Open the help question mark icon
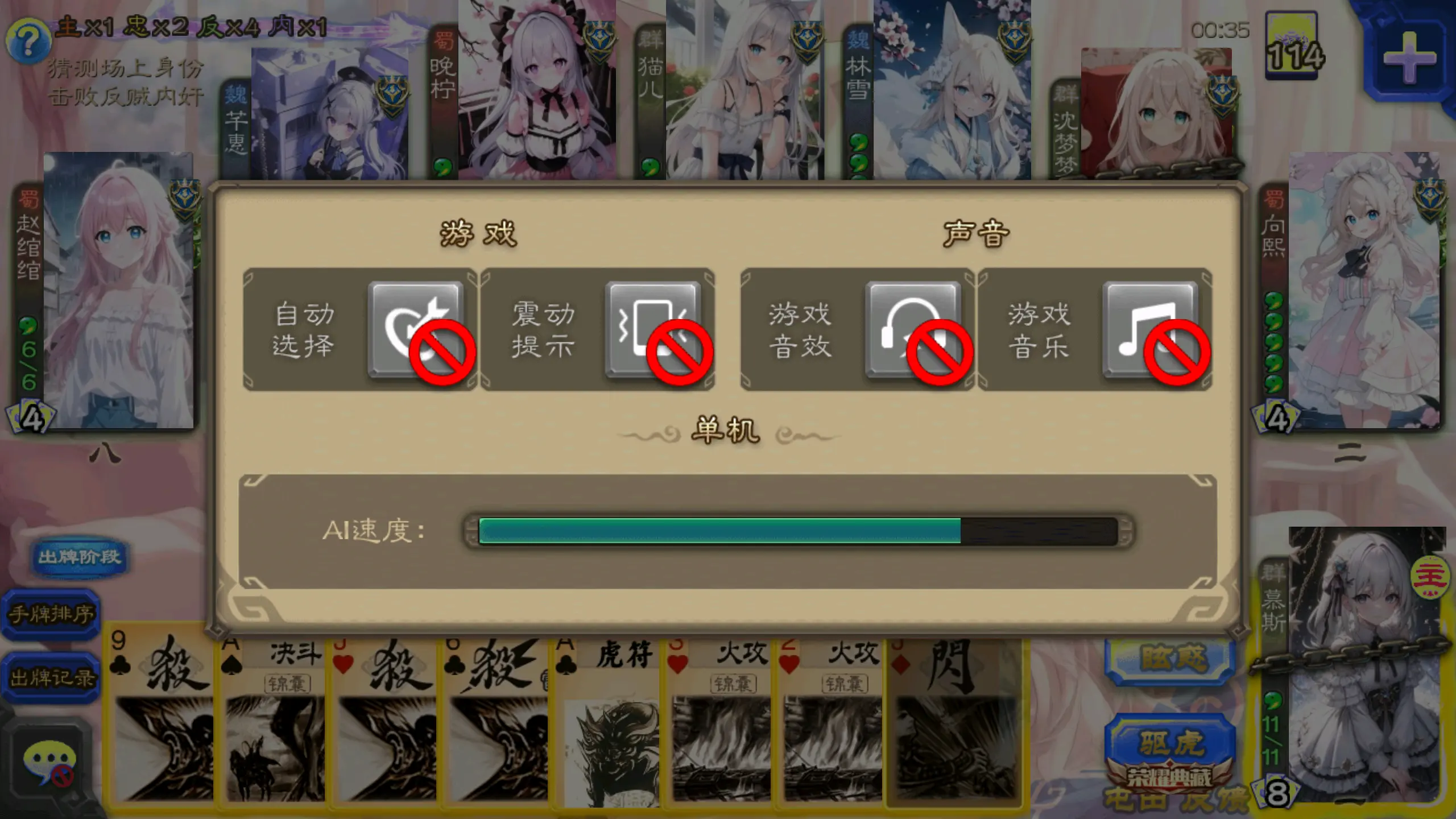This screenshot has width=1456, height=819. (30, 40)
